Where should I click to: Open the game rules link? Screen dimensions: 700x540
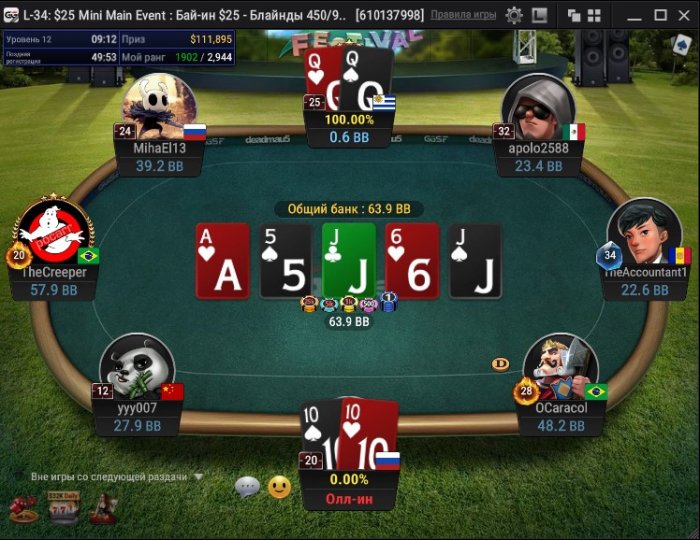(463, 15)
